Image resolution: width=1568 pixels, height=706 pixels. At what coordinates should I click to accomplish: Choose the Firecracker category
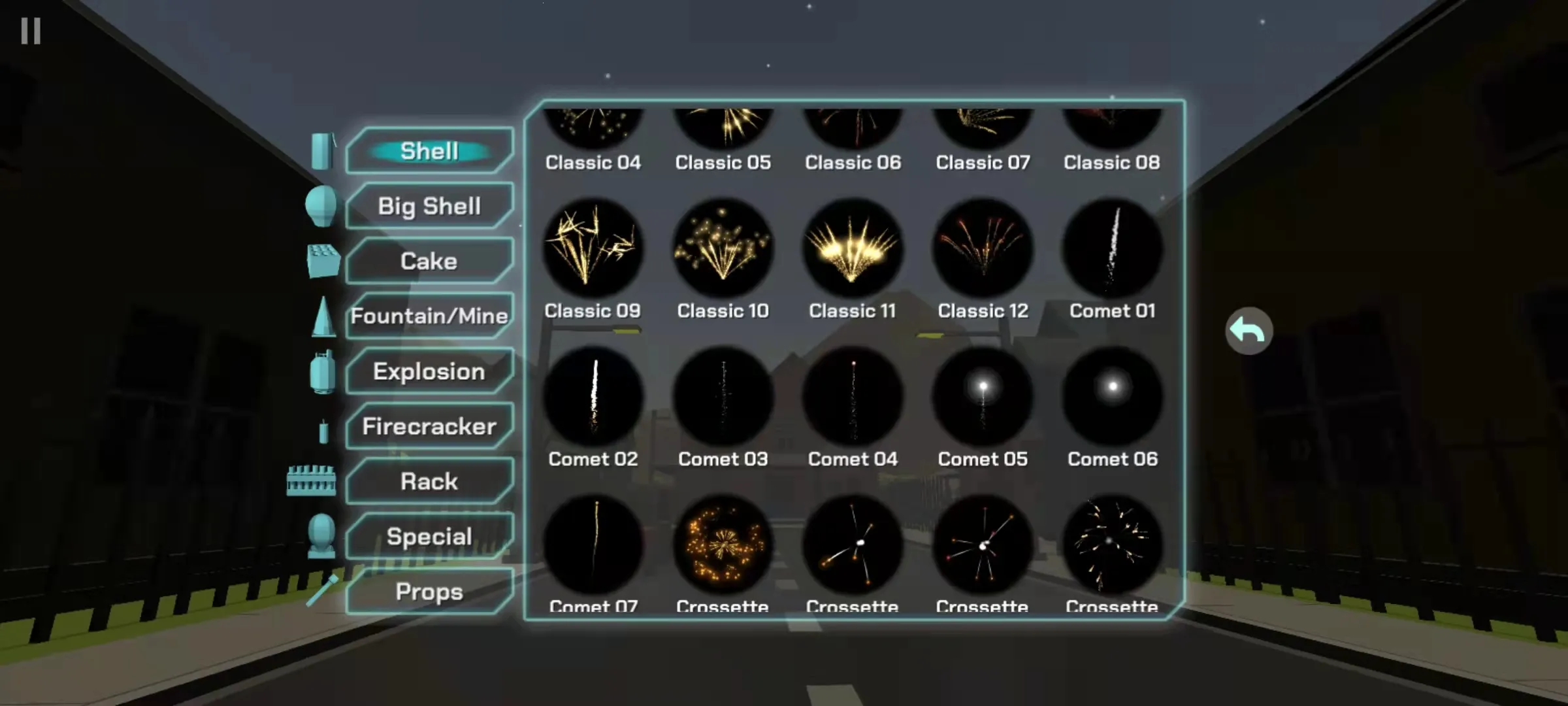(x=429, y=426)
